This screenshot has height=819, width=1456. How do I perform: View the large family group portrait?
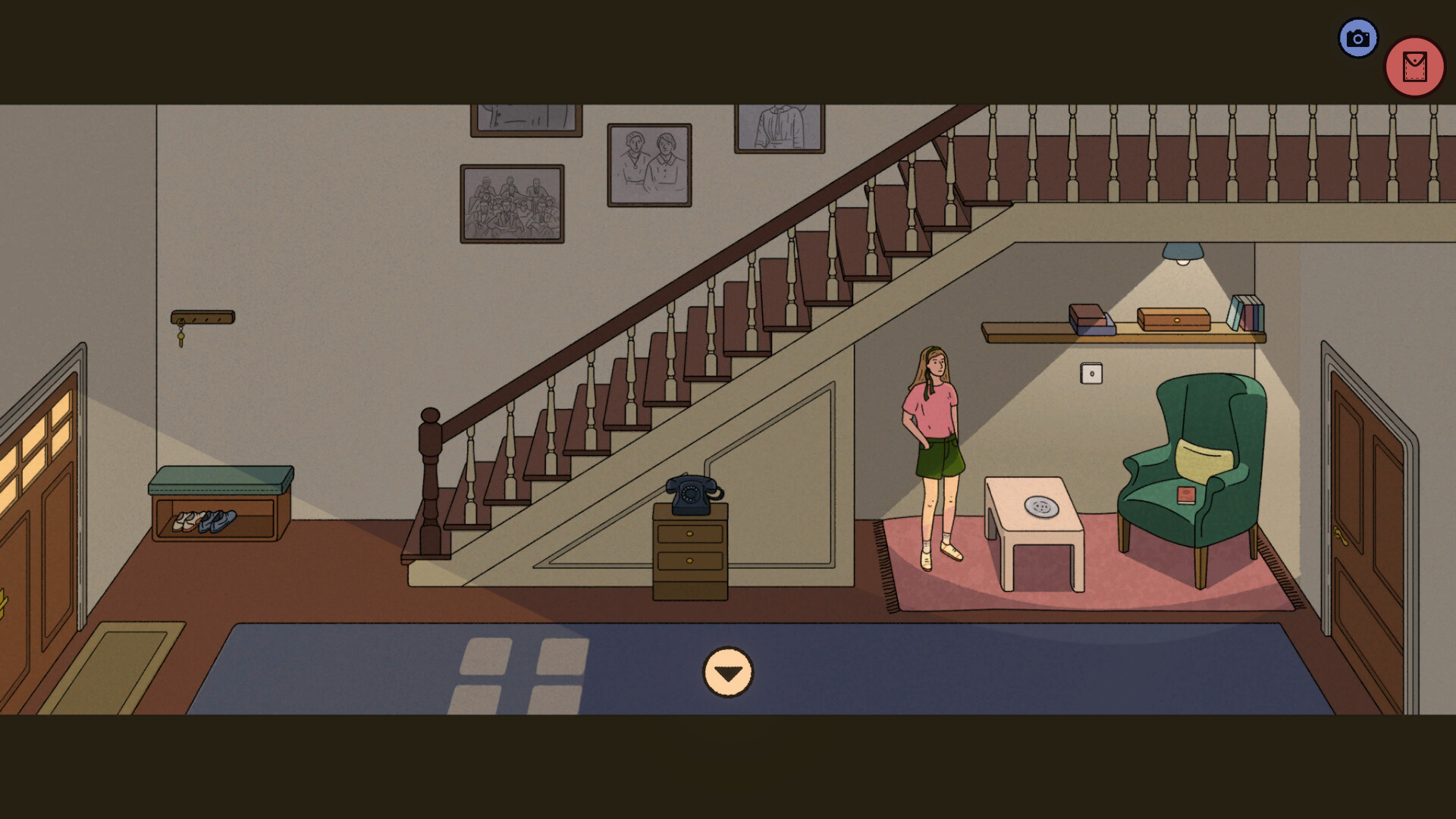coord(511,202)
